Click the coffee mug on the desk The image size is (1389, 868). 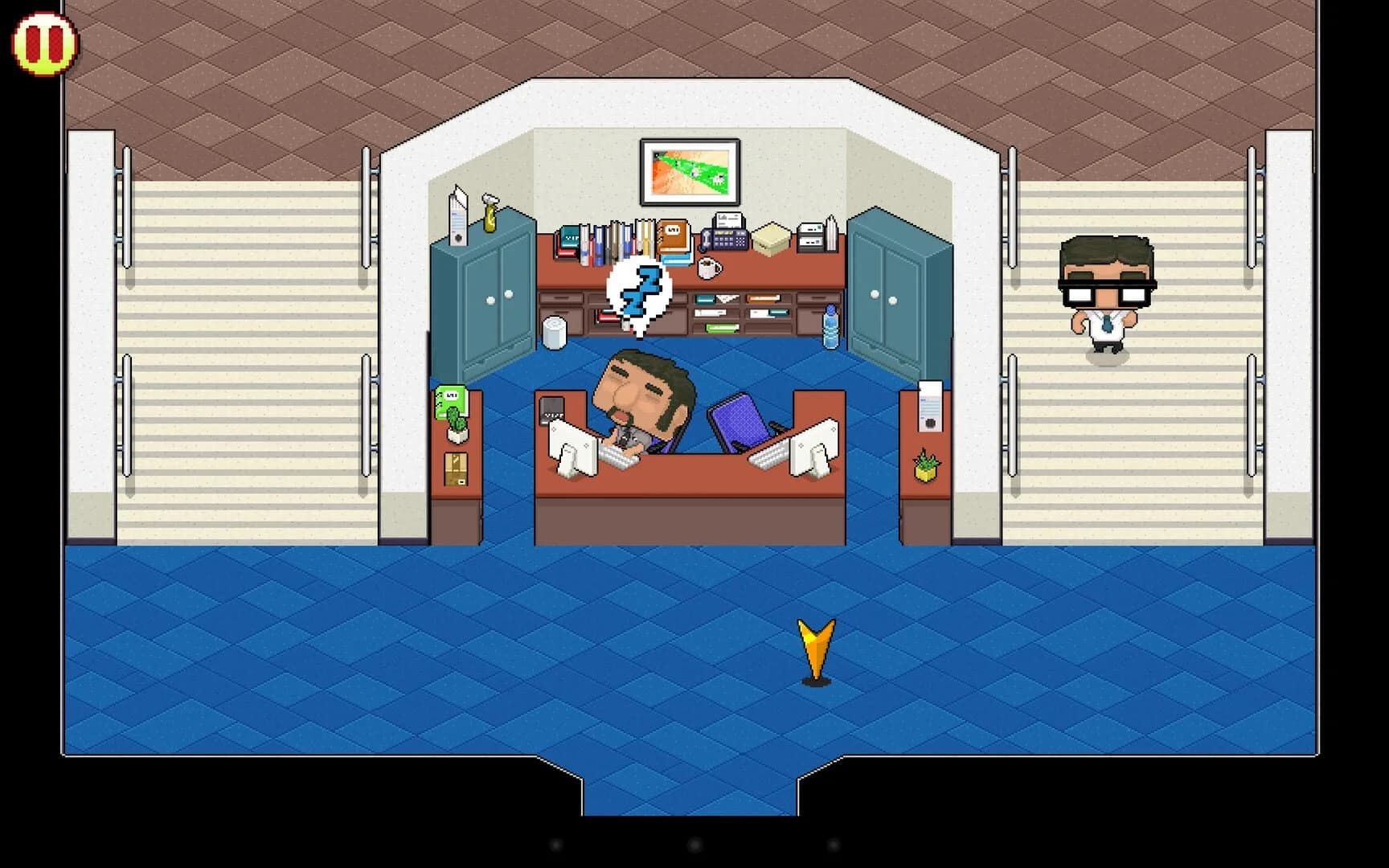coord(708,269)
